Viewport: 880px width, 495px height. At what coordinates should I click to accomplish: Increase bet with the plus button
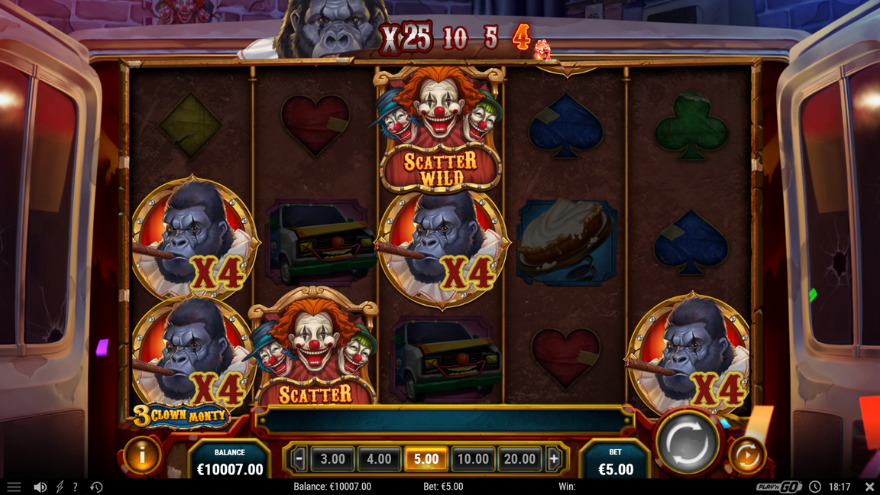pos(554,459)
